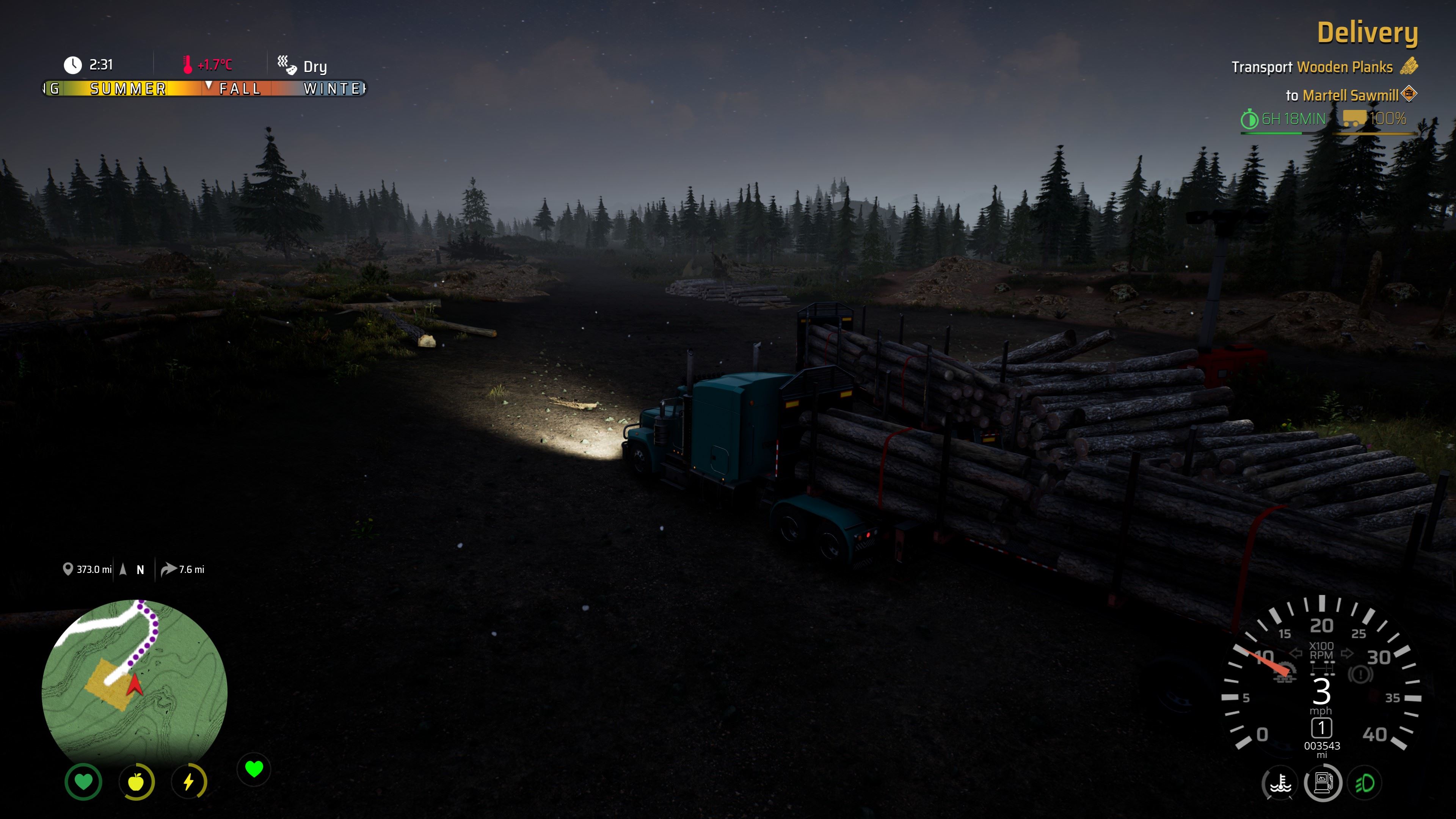Click the Wooden Planks cargo icon
Image resolution: width=1456 pixels, height=819 pixels.
click(1409, 67)
